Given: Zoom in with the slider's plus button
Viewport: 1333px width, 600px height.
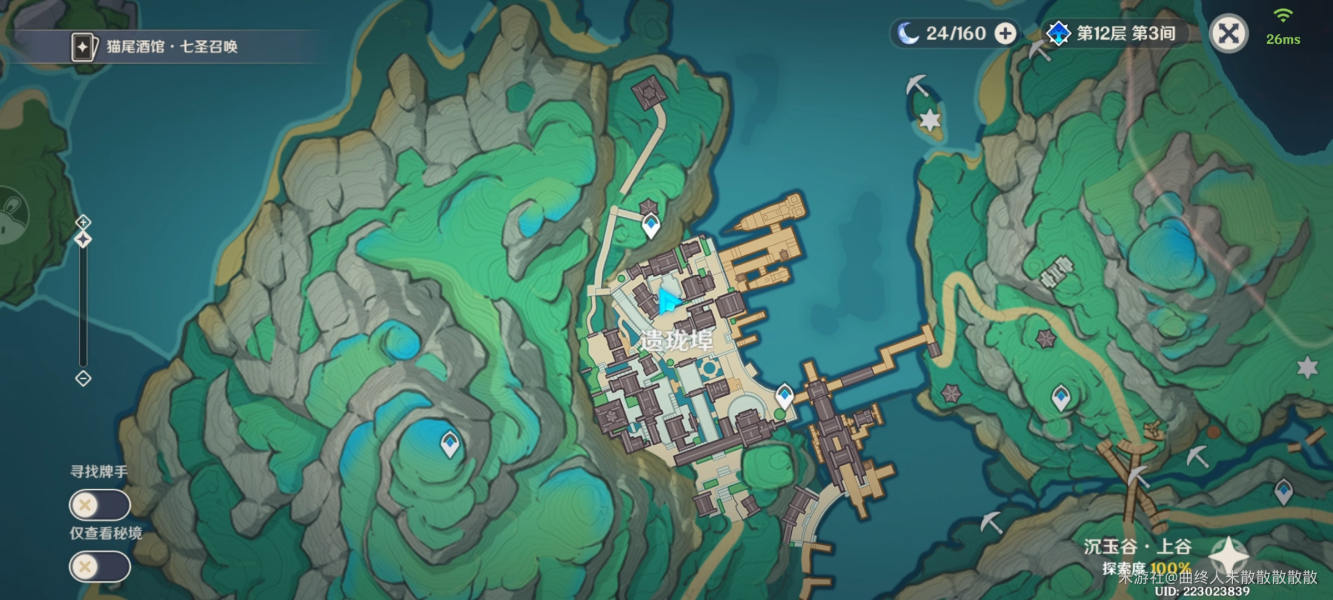Looking at the screenshot, I should (83, 222).
